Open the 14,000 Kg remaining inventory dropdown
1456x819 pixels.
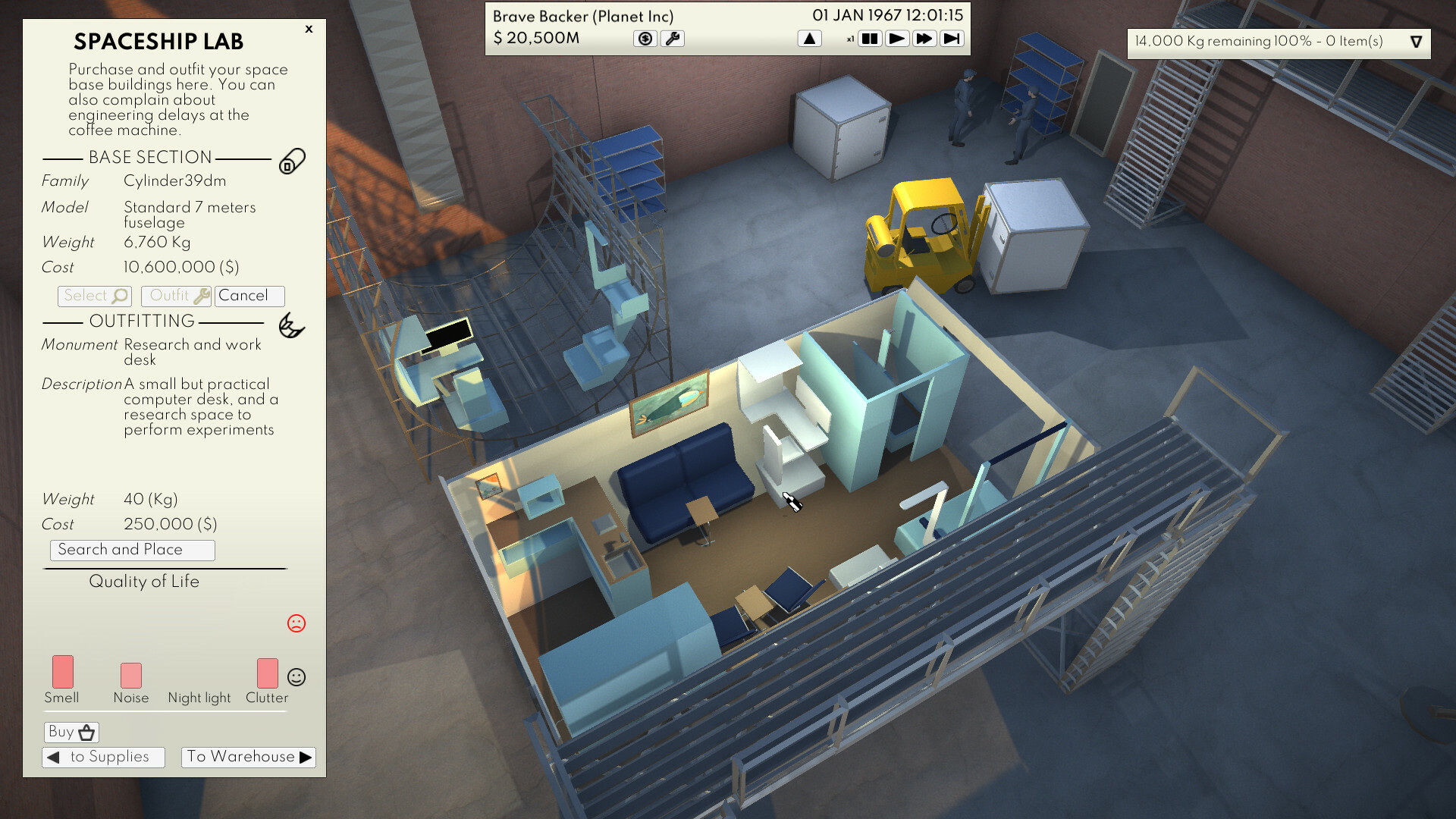click(1417, 42)
